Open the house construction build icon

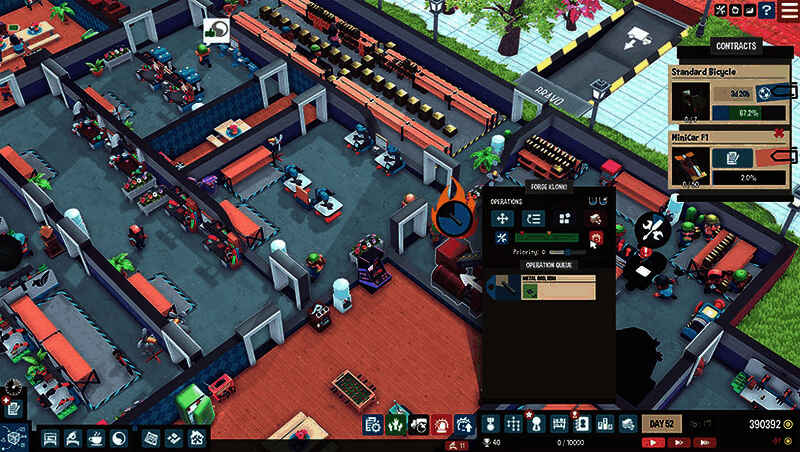click(198, 438)
